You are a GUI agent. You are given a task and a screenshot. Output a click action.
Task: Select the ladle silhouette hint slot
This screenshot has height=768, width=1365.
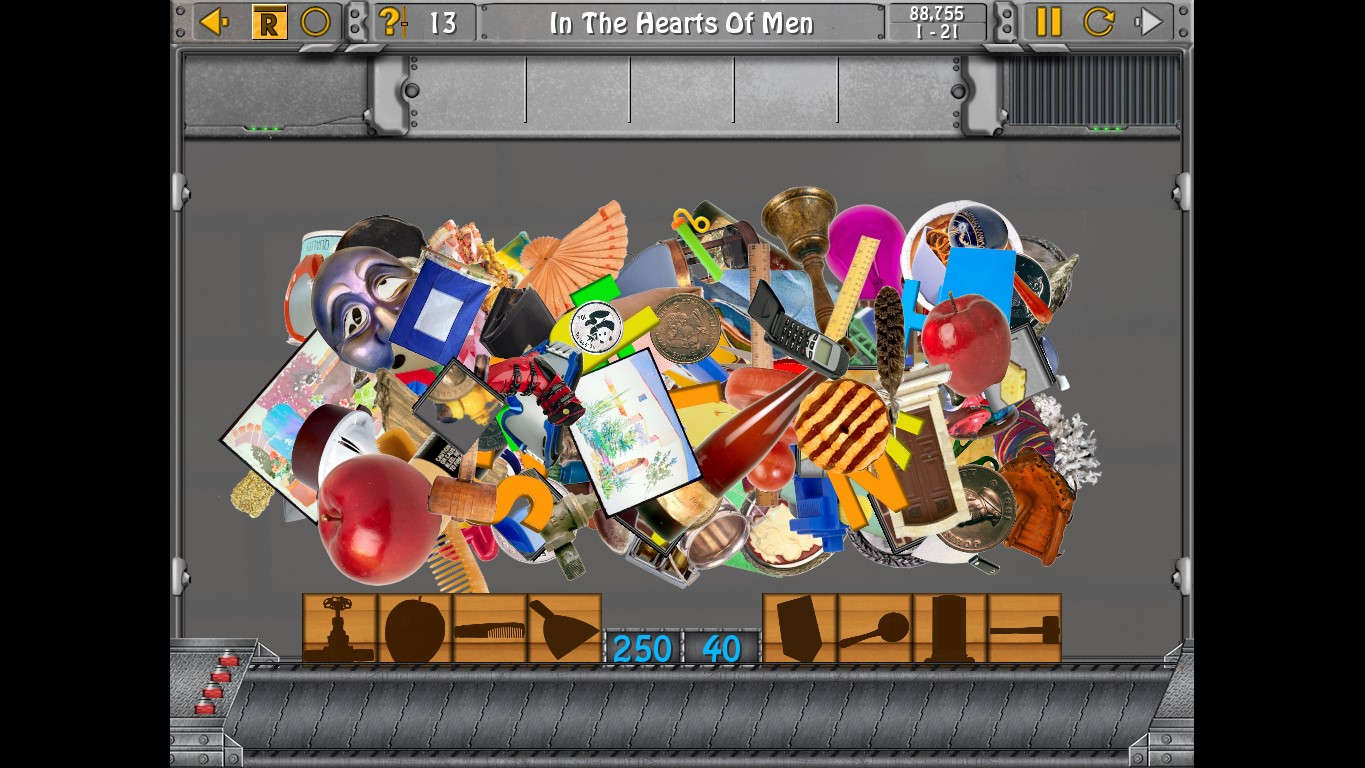click(x=873, y=628)
